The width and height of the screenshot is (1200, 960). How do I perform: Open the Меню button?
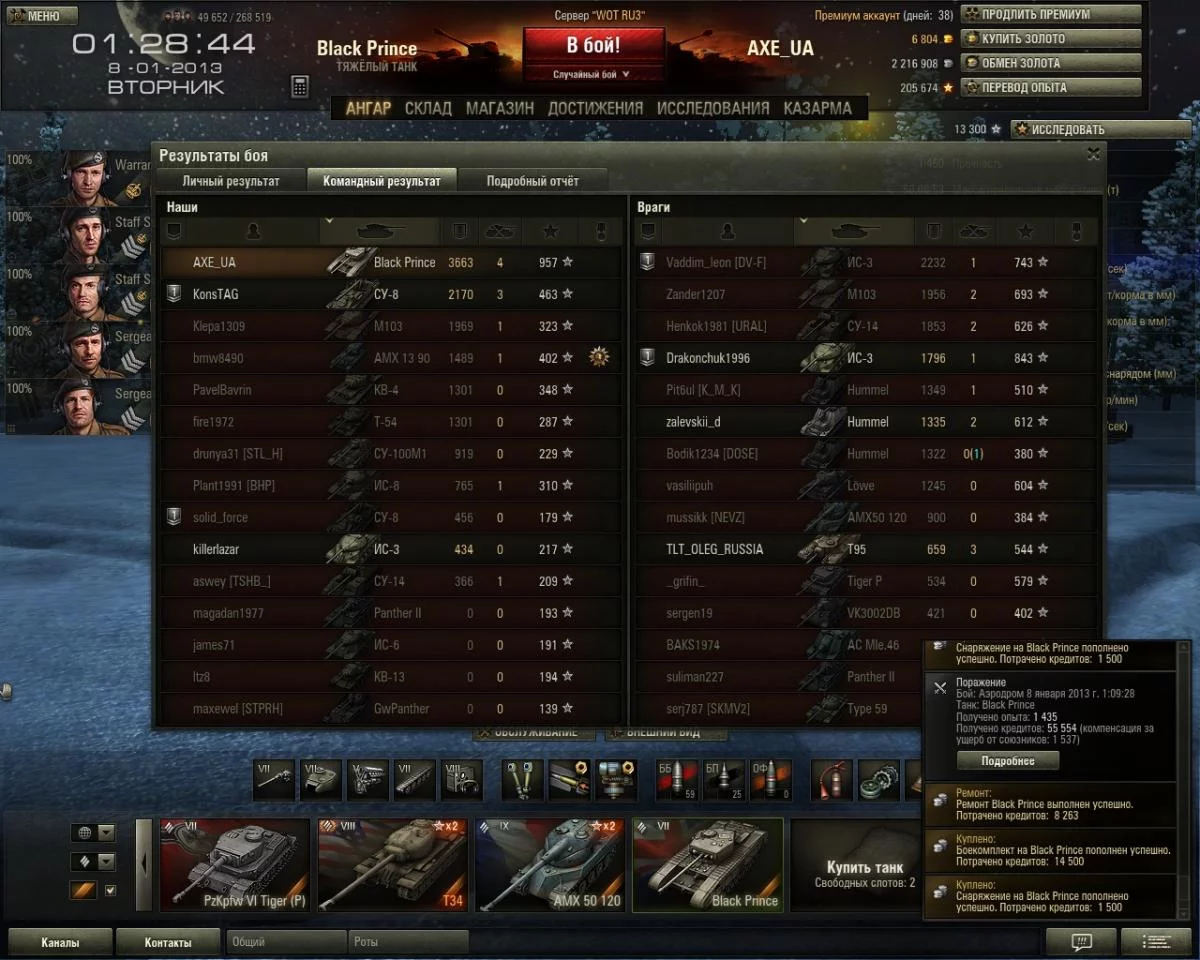(41, 16)
